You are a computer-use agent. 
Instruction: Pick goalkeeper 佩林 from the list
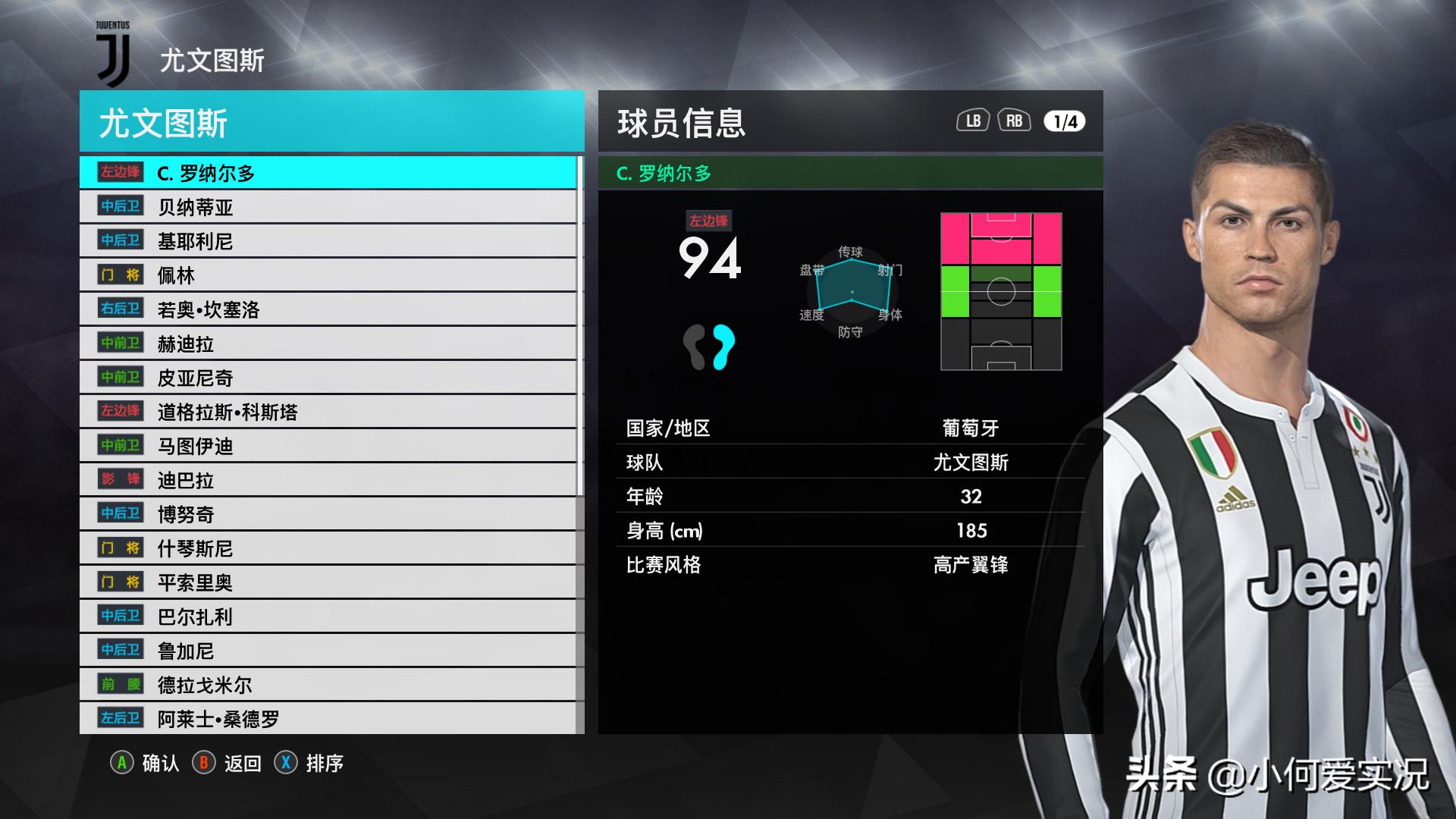click(328, 275)
